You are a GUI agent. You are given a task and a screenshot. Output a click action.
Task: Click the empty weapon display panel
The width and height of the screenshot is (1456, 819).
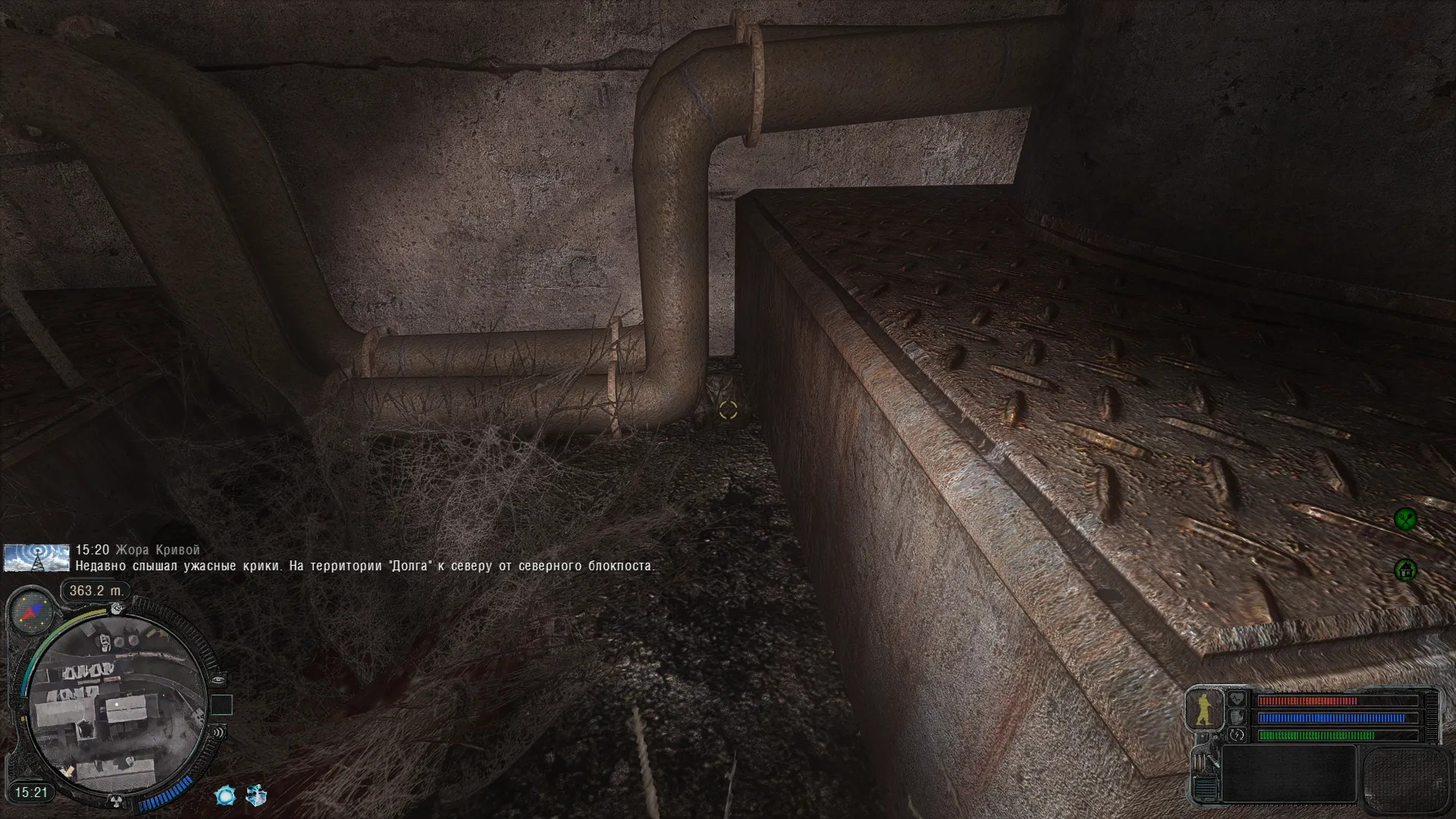click(1288, 773)
